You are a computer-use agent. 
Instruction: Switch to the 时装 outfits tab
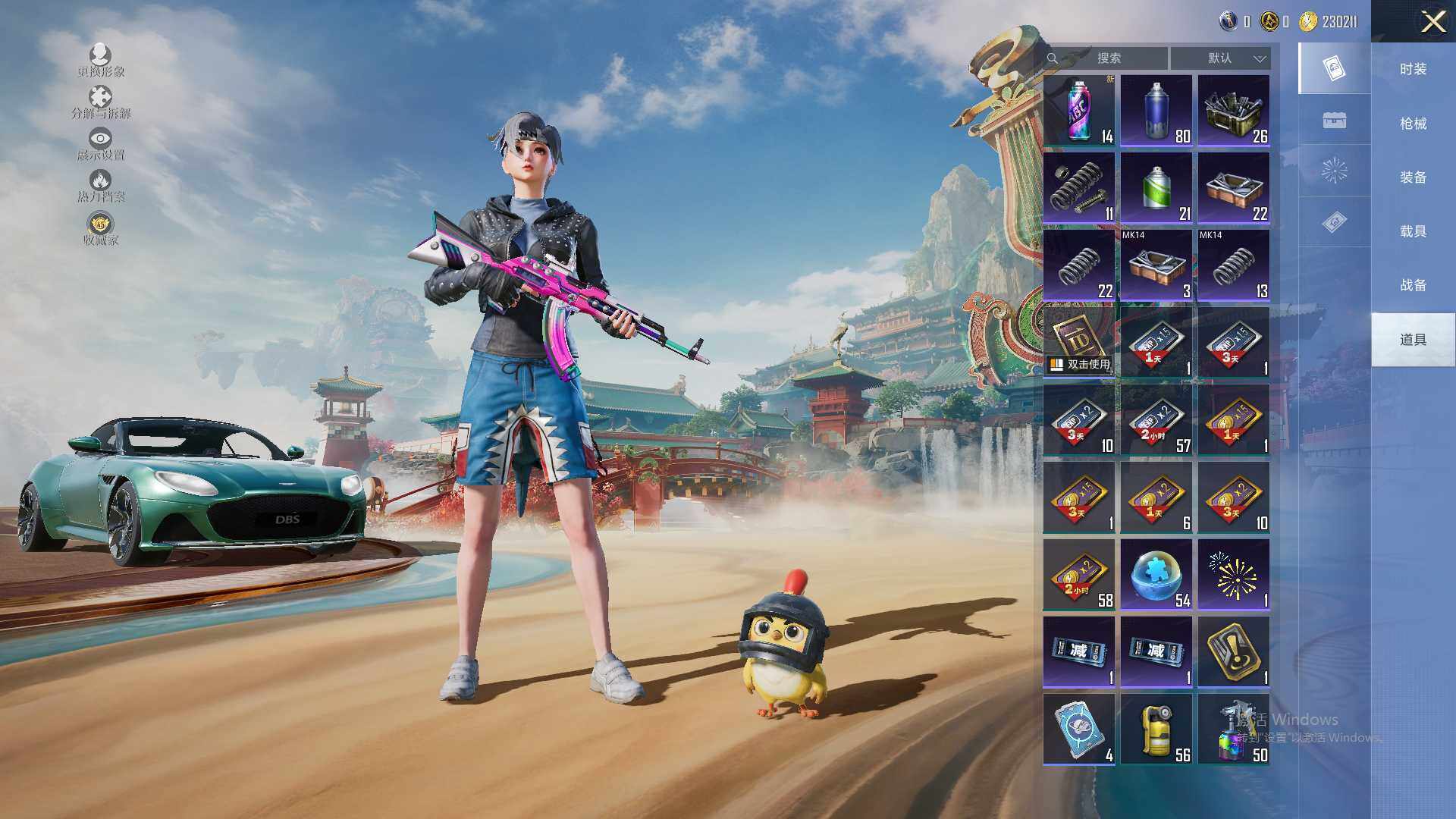tap(1413, 69)
